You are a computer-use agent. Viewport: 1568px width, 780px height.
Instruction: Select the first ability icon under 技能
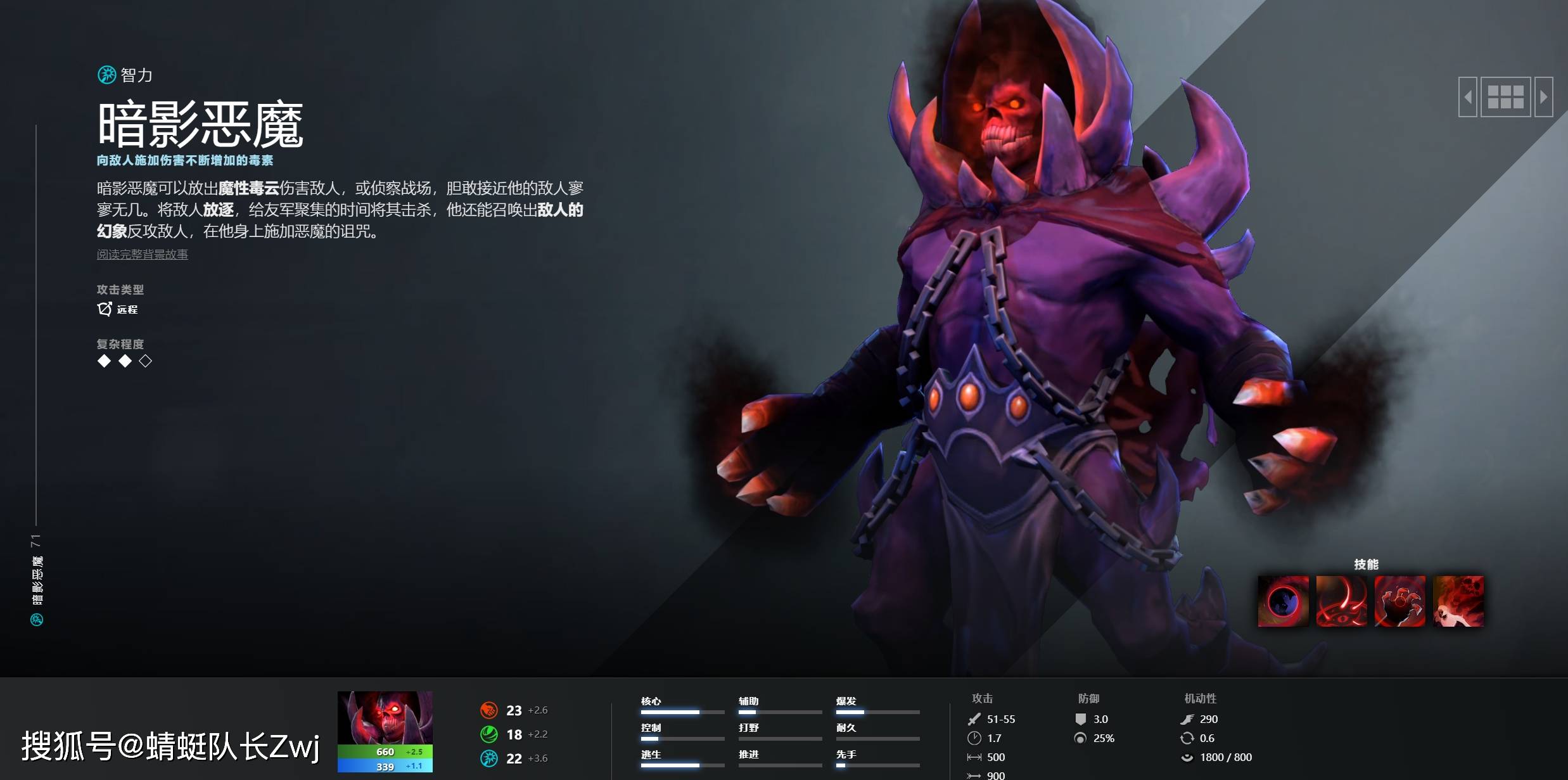[1284, 601]
